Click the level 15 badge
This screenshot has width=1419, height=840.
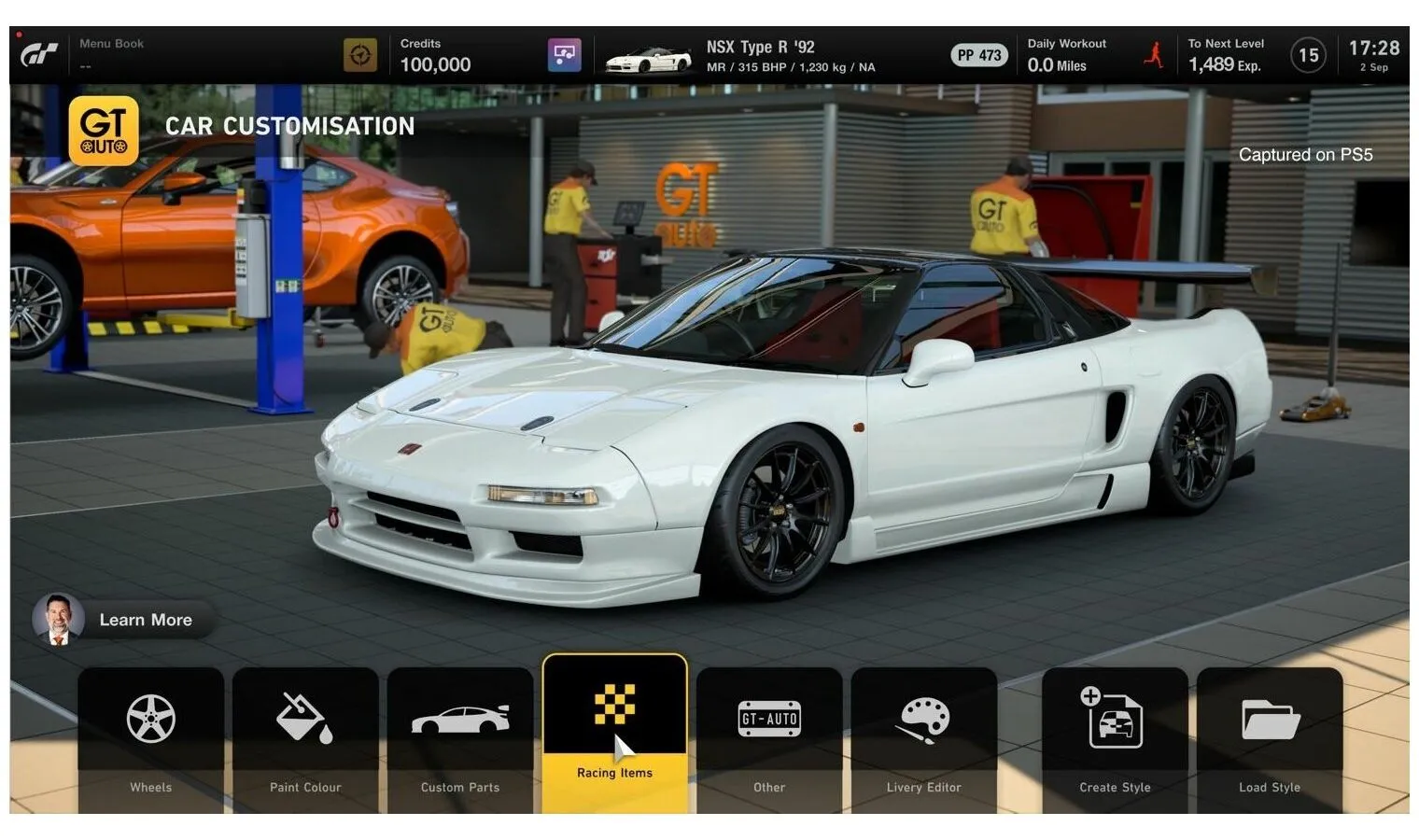click(x=1309, y=56)
